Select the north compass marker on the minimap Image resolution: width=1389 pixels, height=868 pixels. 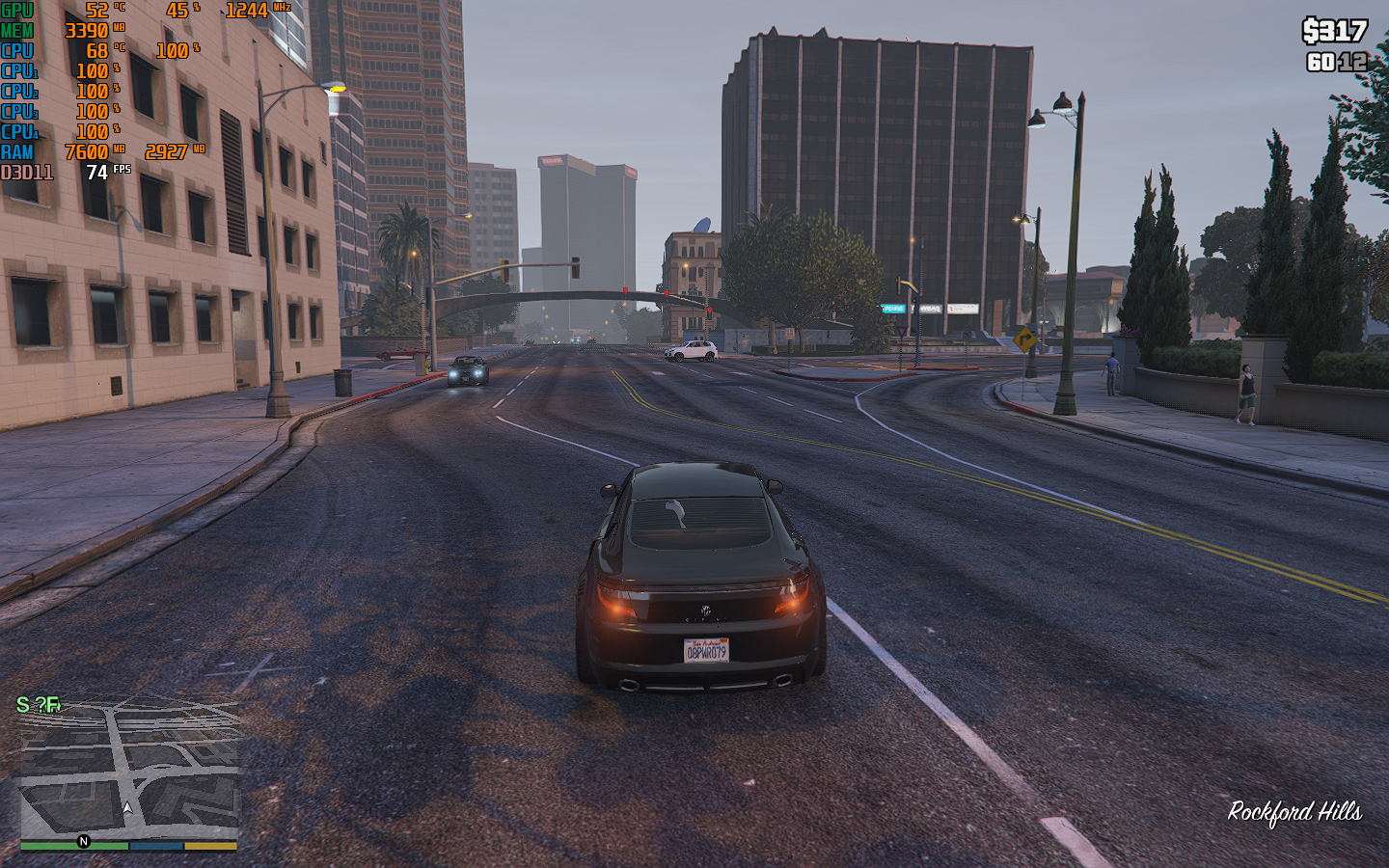pyautogui.click(x=83, y=841)
